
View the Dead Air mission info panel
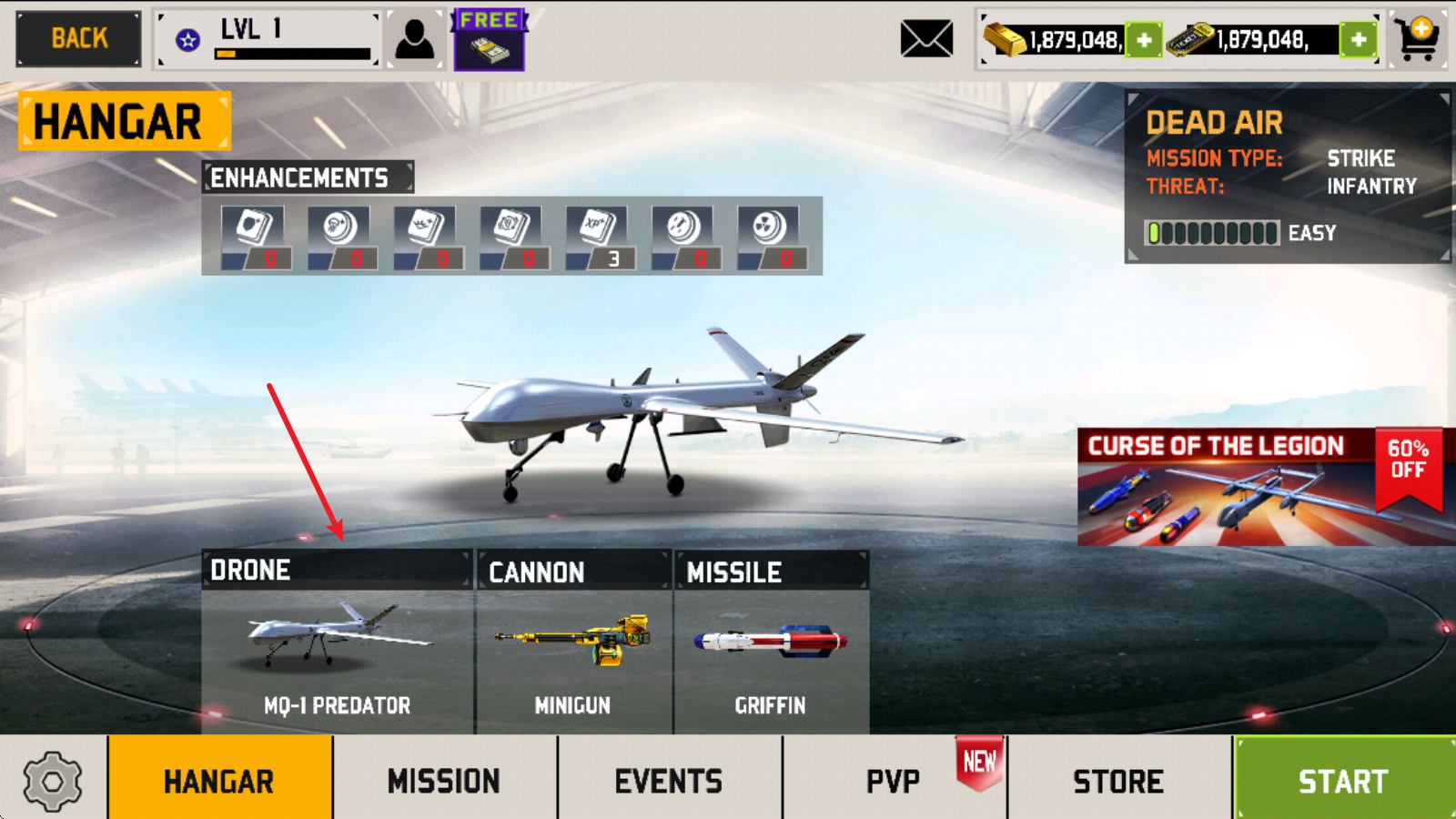tap(1287, 177)
